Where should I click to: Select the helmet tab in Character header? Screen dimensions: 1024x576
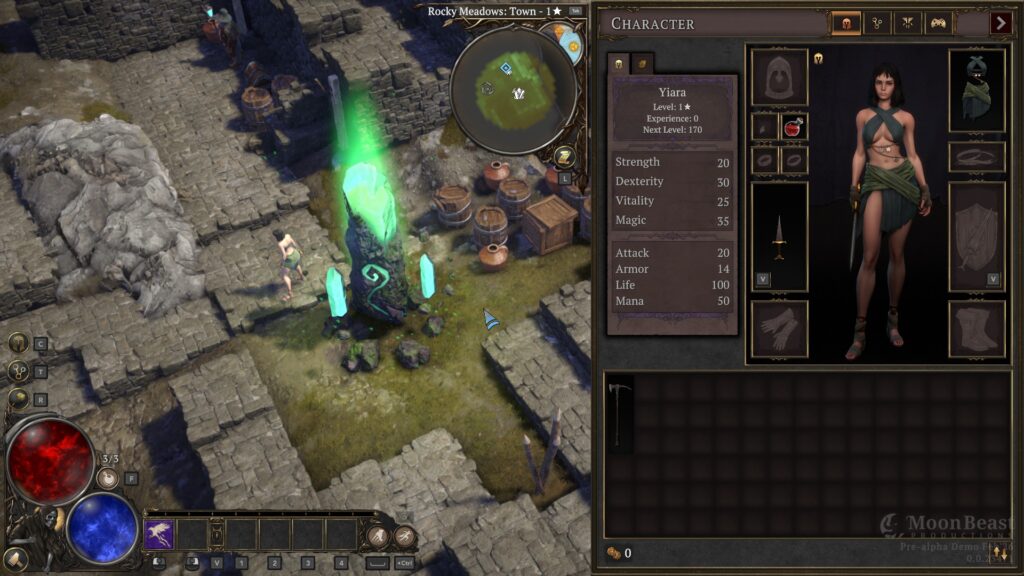coord(846,23)
